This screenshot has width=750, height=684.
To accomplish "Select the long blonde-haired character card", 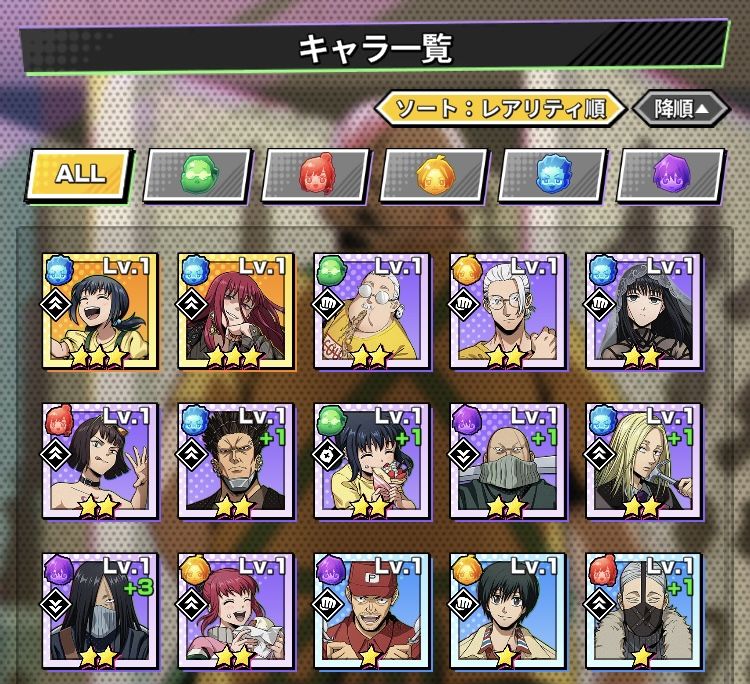I will point(643,460).
